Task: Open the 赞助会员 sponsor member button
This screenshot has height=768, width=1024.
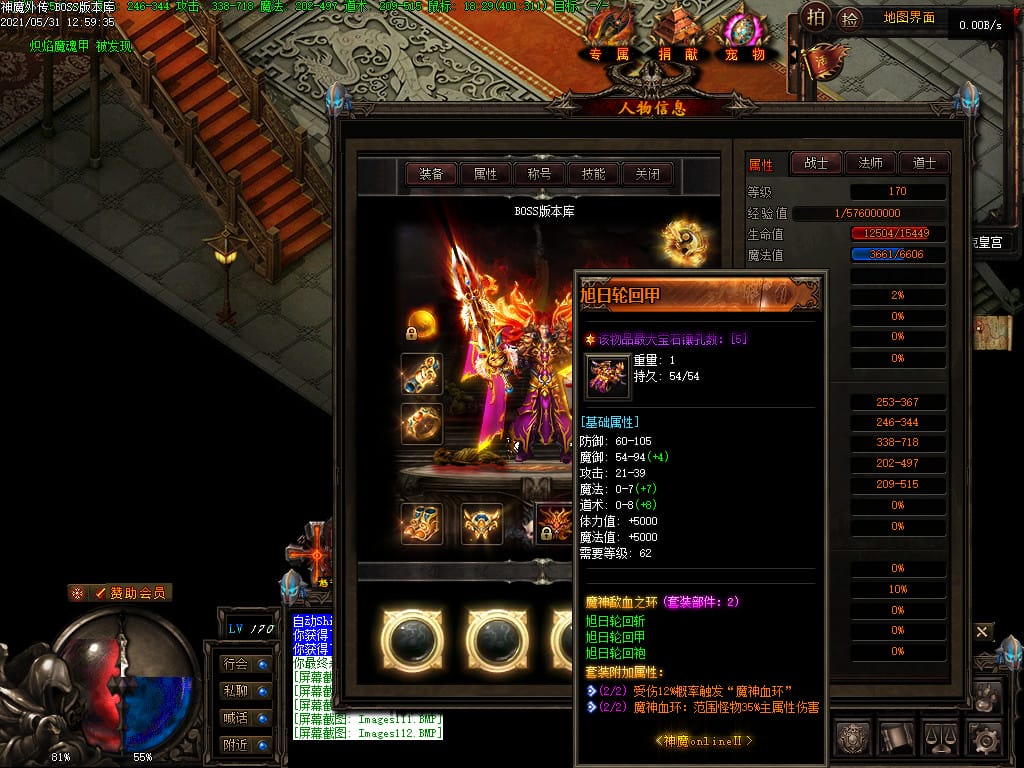Action: click(x=121, y=593)
